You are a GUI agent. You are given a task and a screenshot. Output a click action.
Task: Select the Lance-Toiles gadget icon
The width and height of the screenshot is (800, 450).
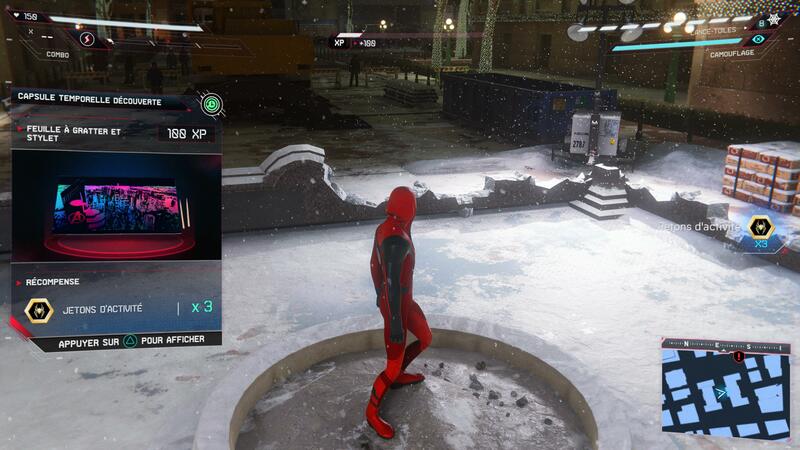773,20
